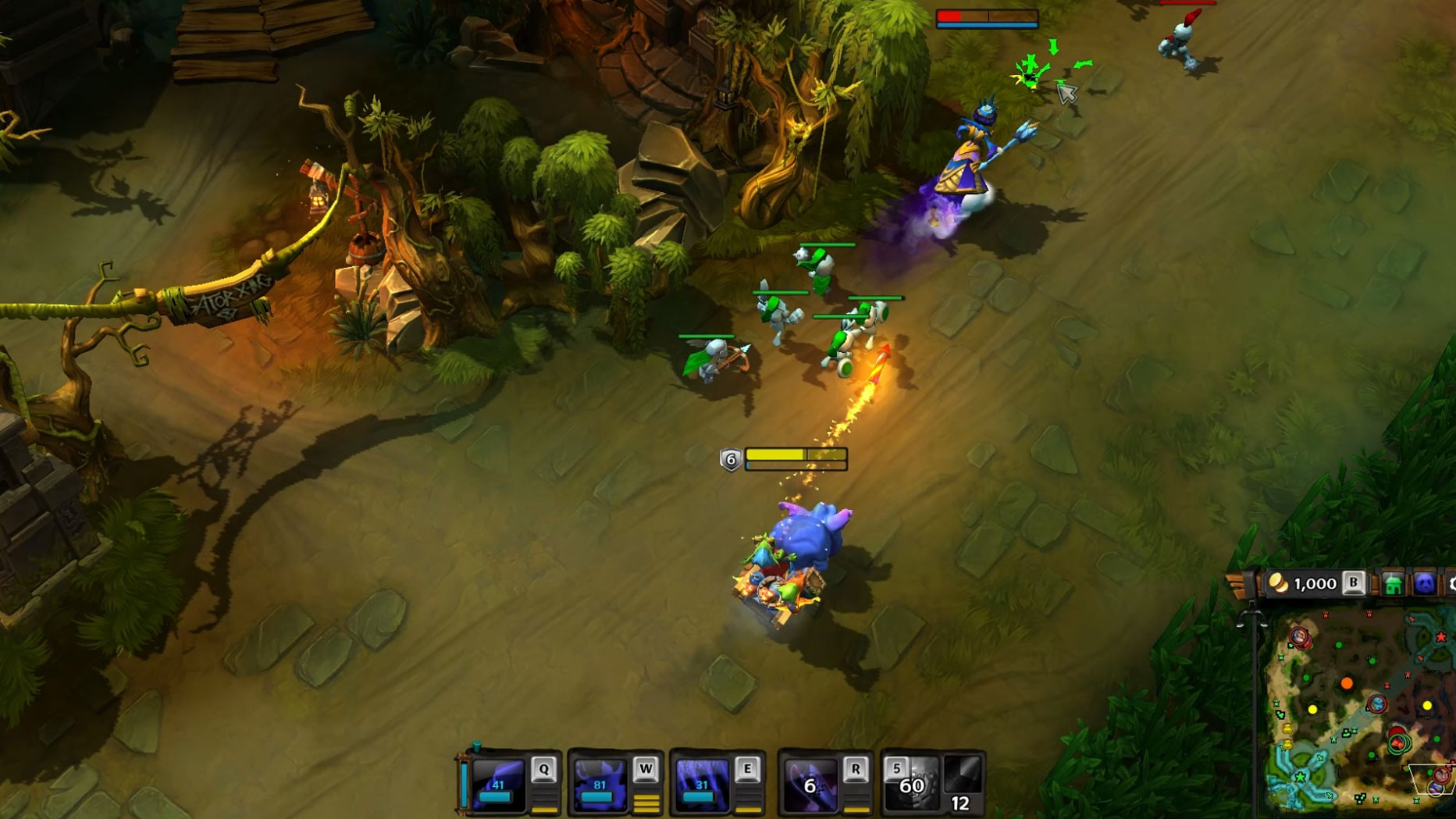Trigger the R ultimate ability icon
1456x819 pixels.
tap(810, 784)
